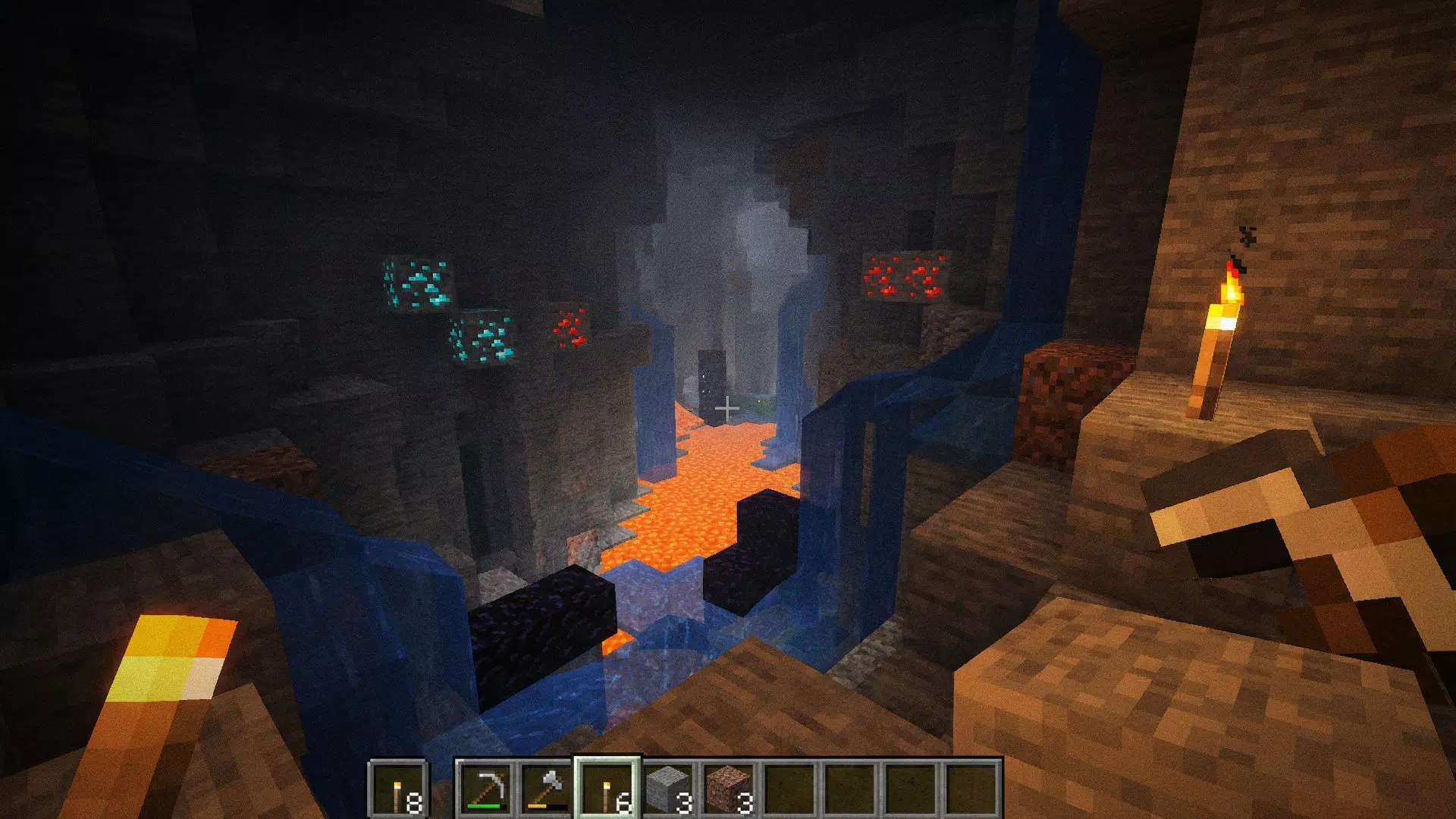Select the axe in the hotbar

coord(551,789)
